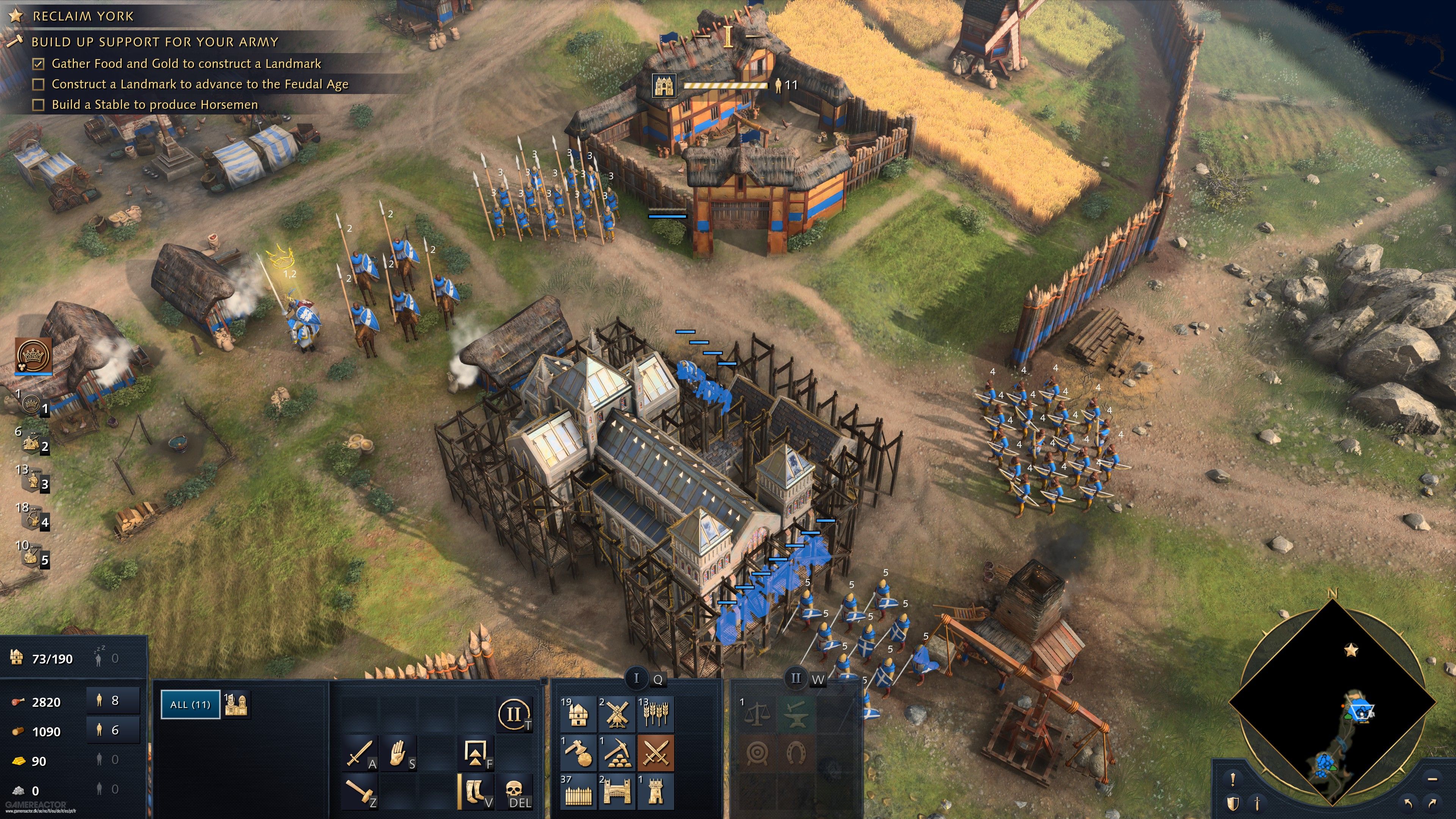Click the stop hand command
Screen dimensions: 1456x819
pyautogui.click(x=399, y=753)
